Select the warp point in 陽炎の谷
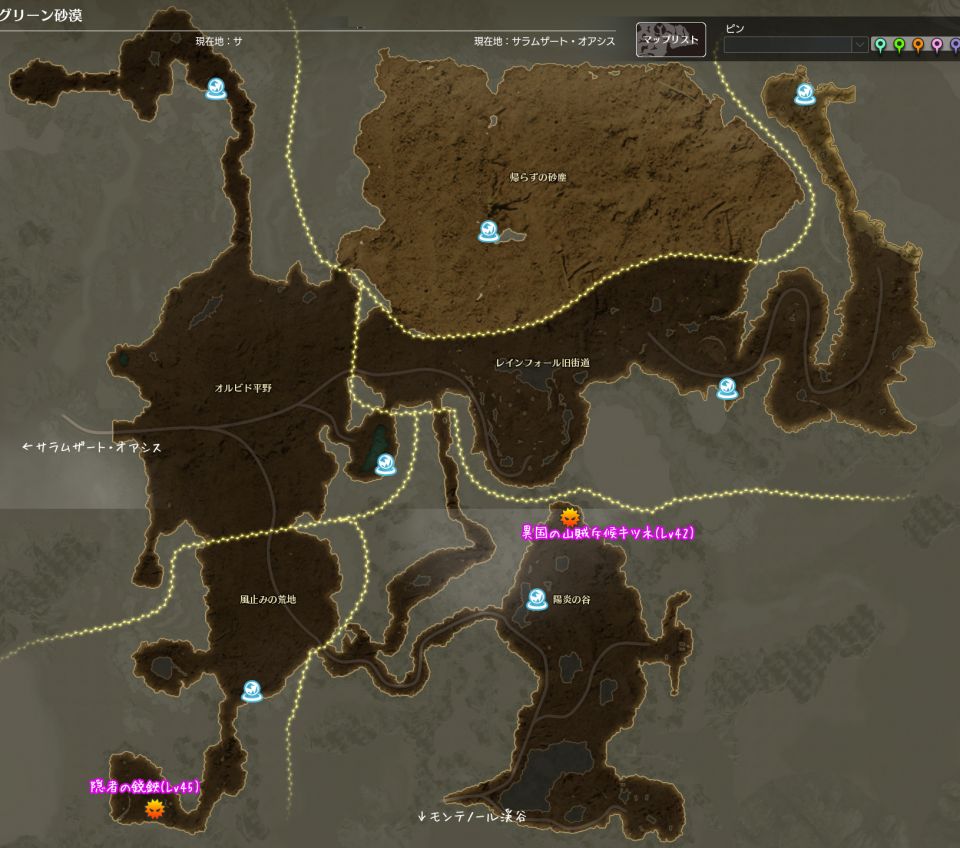Screen dimensions: 960x848 tap(537, 598)
